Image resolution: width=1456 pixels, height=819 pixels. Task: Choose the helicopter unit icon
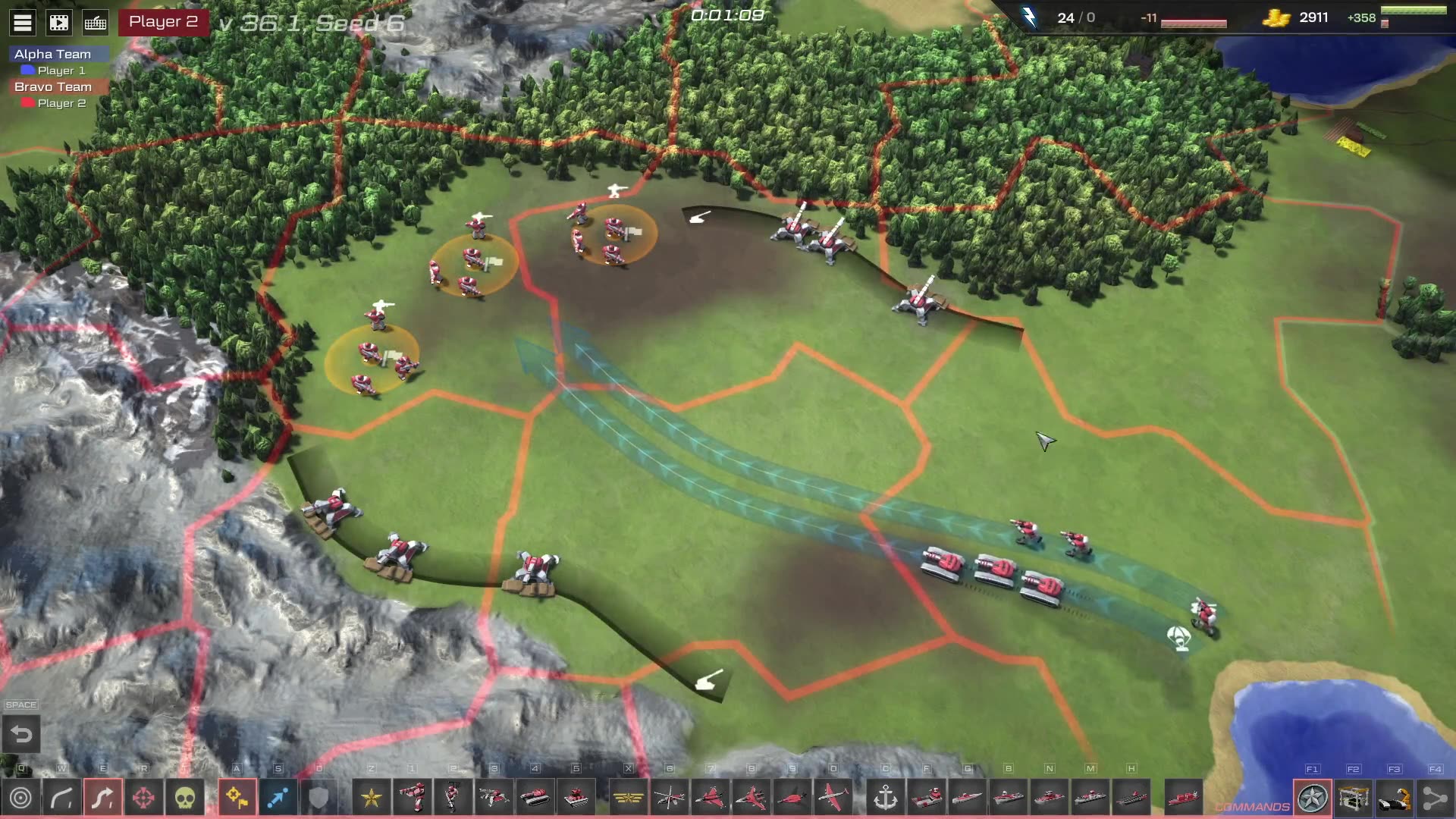click(670, 798)
